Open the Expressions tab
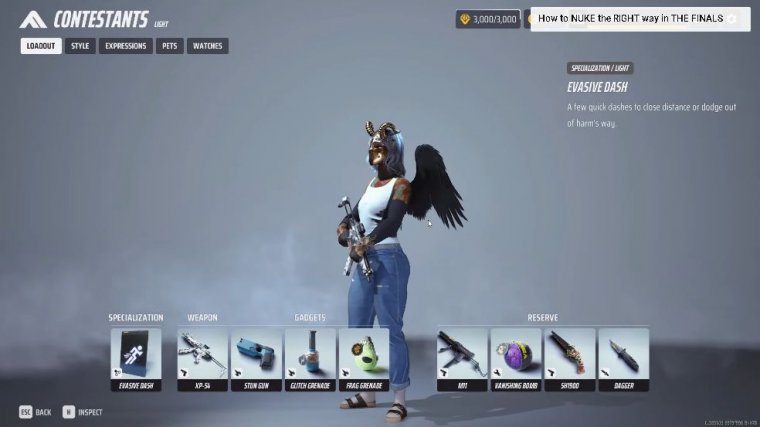The height and width of the screenshot is (427, 760). (126, 46)
